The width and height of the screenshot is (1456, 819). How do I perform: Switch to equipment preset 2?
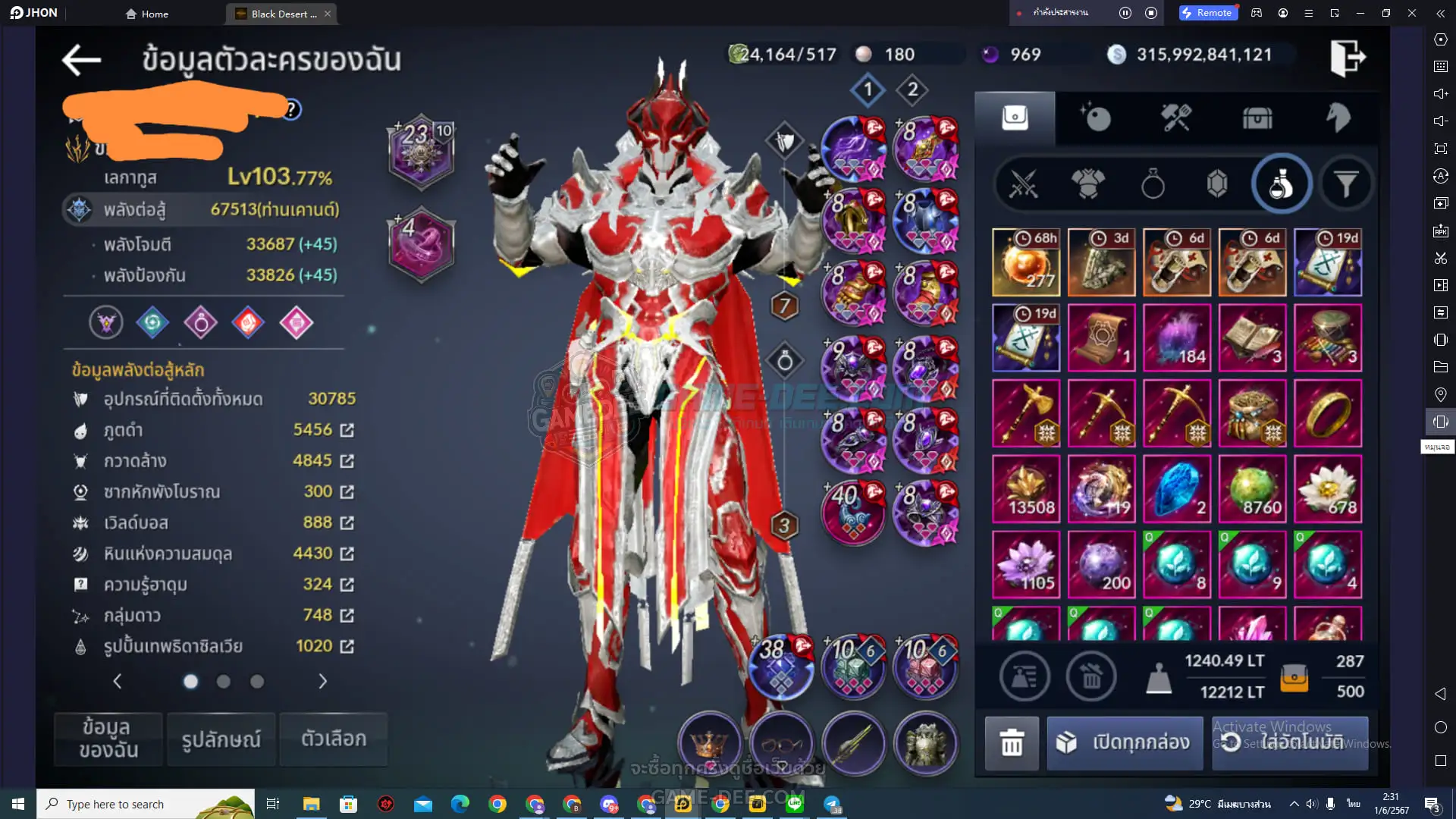click(x=912, y=89)
